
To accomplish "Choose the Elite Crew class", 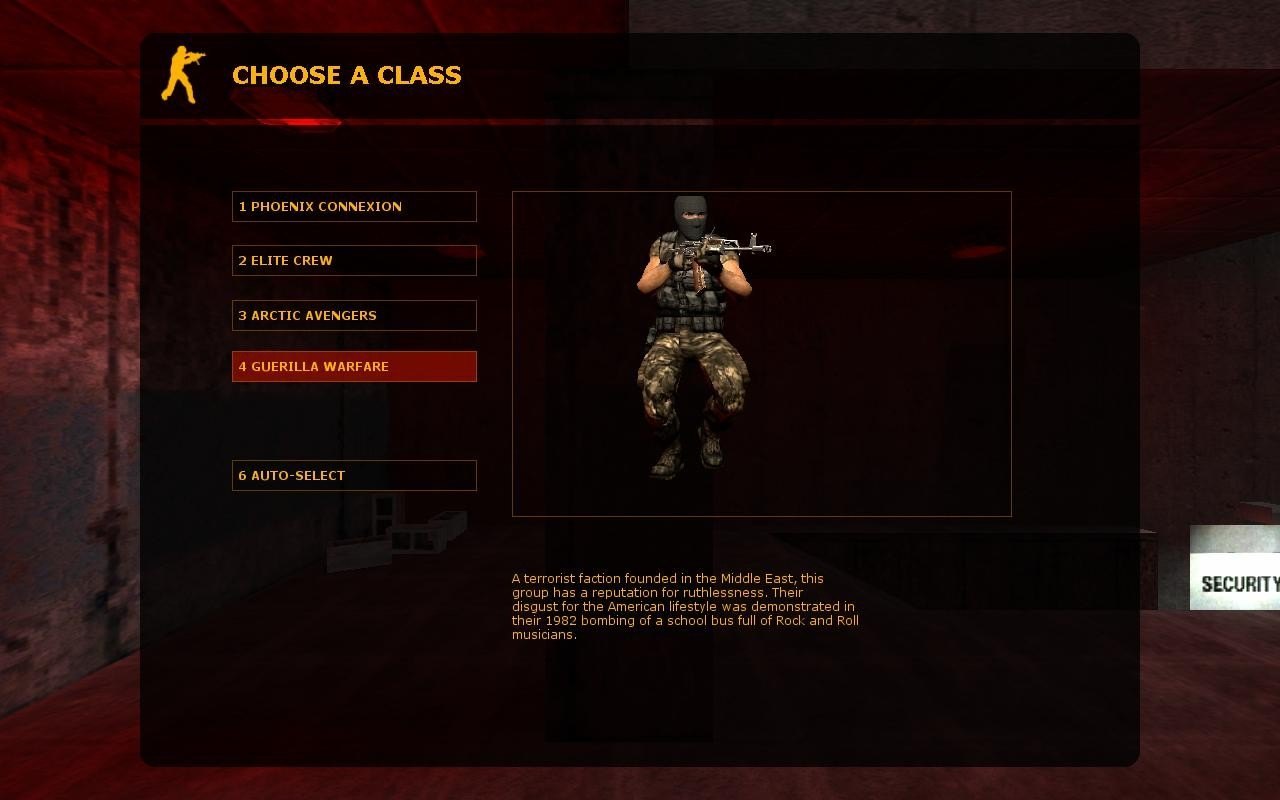I will pos(354,261).
